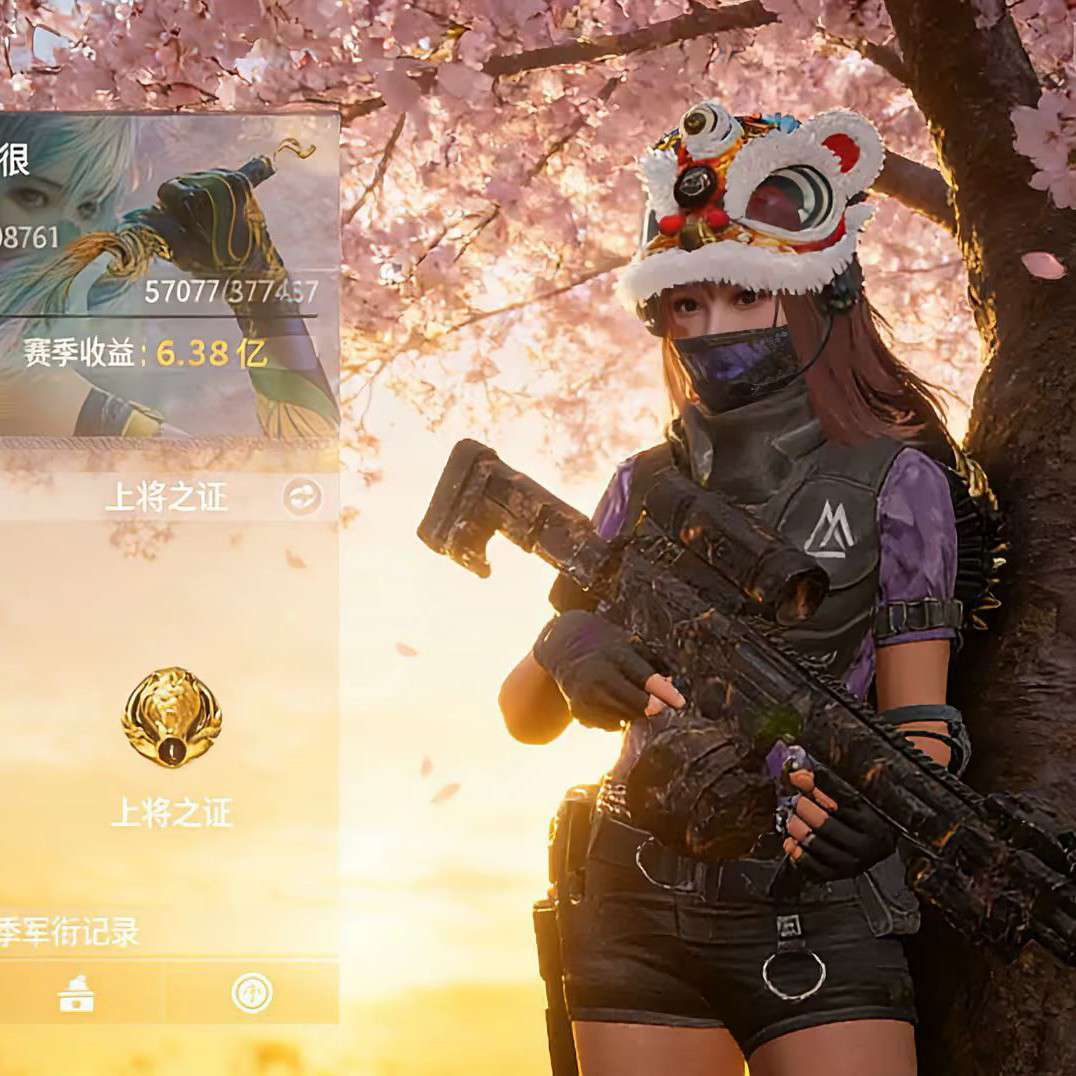
Task: Click the swap arrows beside 上将之证 header
Action: coord(302,496)
